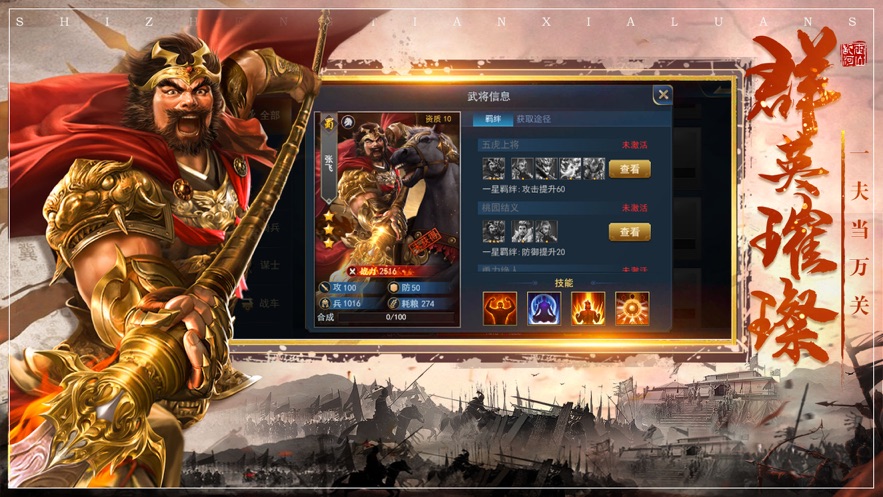Select the flaming warrior skill icon
883x497 pixels.
[588, 308]
